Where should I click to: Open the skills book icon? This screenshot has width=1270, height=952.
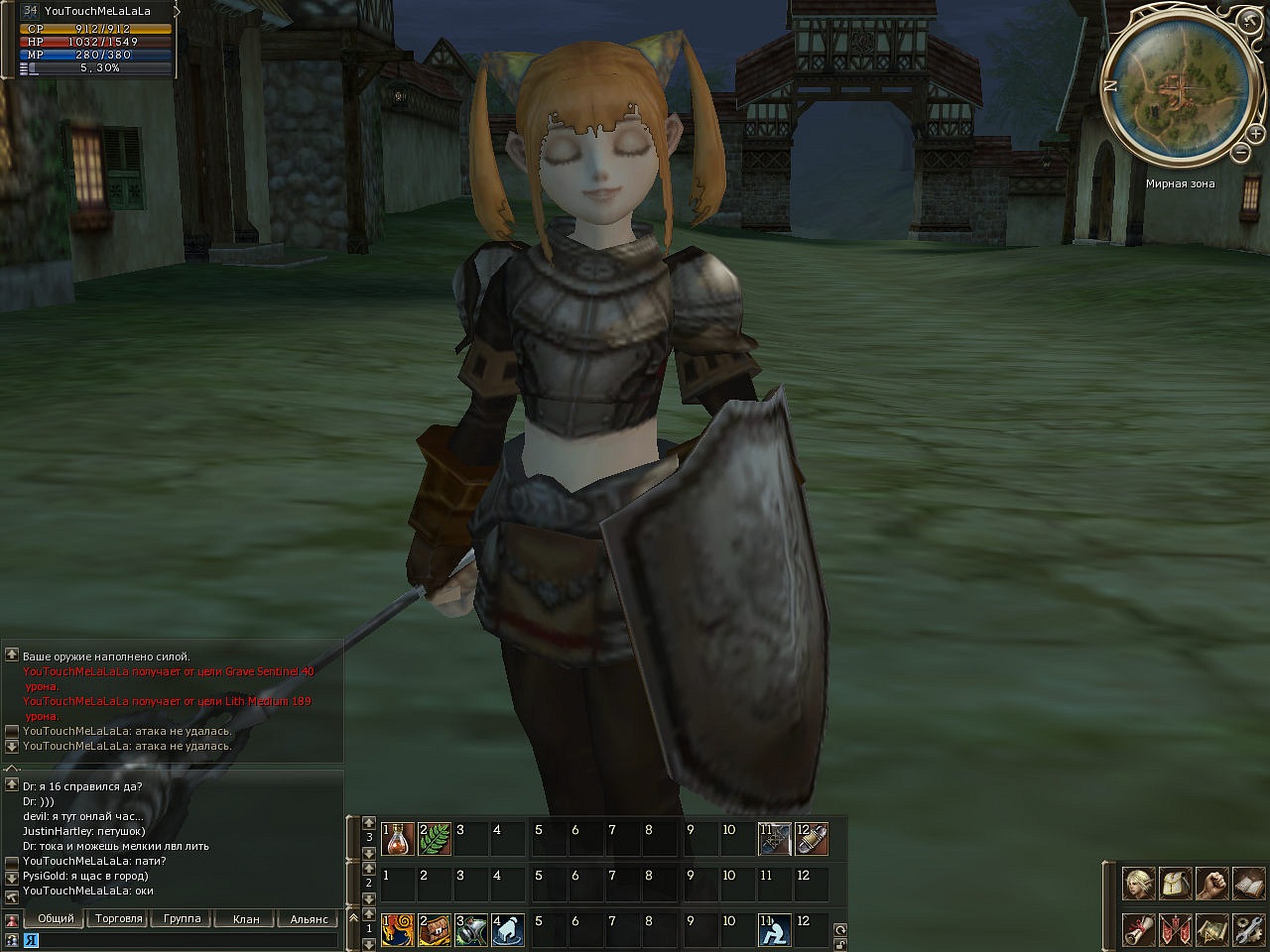coord(1247,883)
